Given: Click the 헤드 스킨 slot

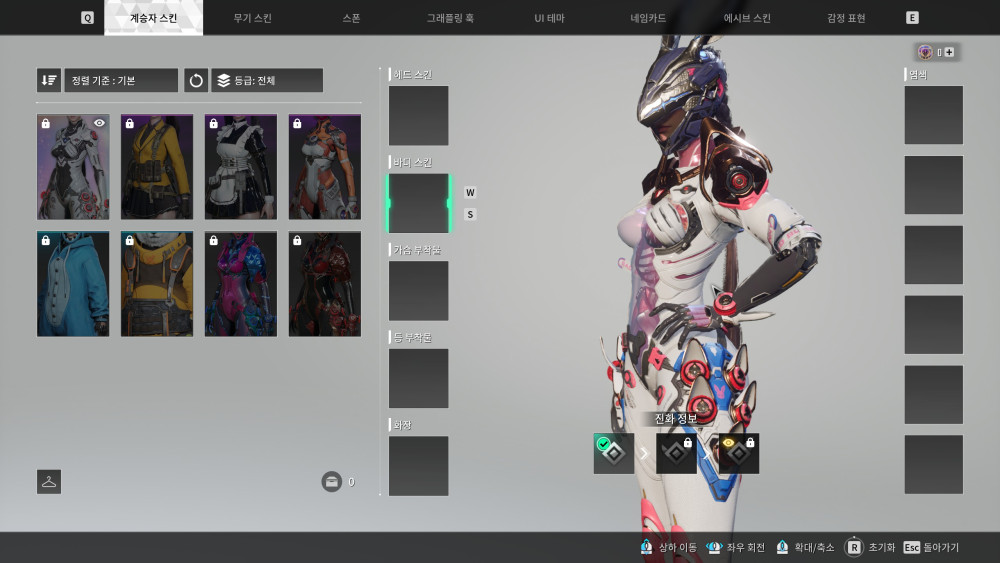Looking at the screenshot, I should click(418, 116).
